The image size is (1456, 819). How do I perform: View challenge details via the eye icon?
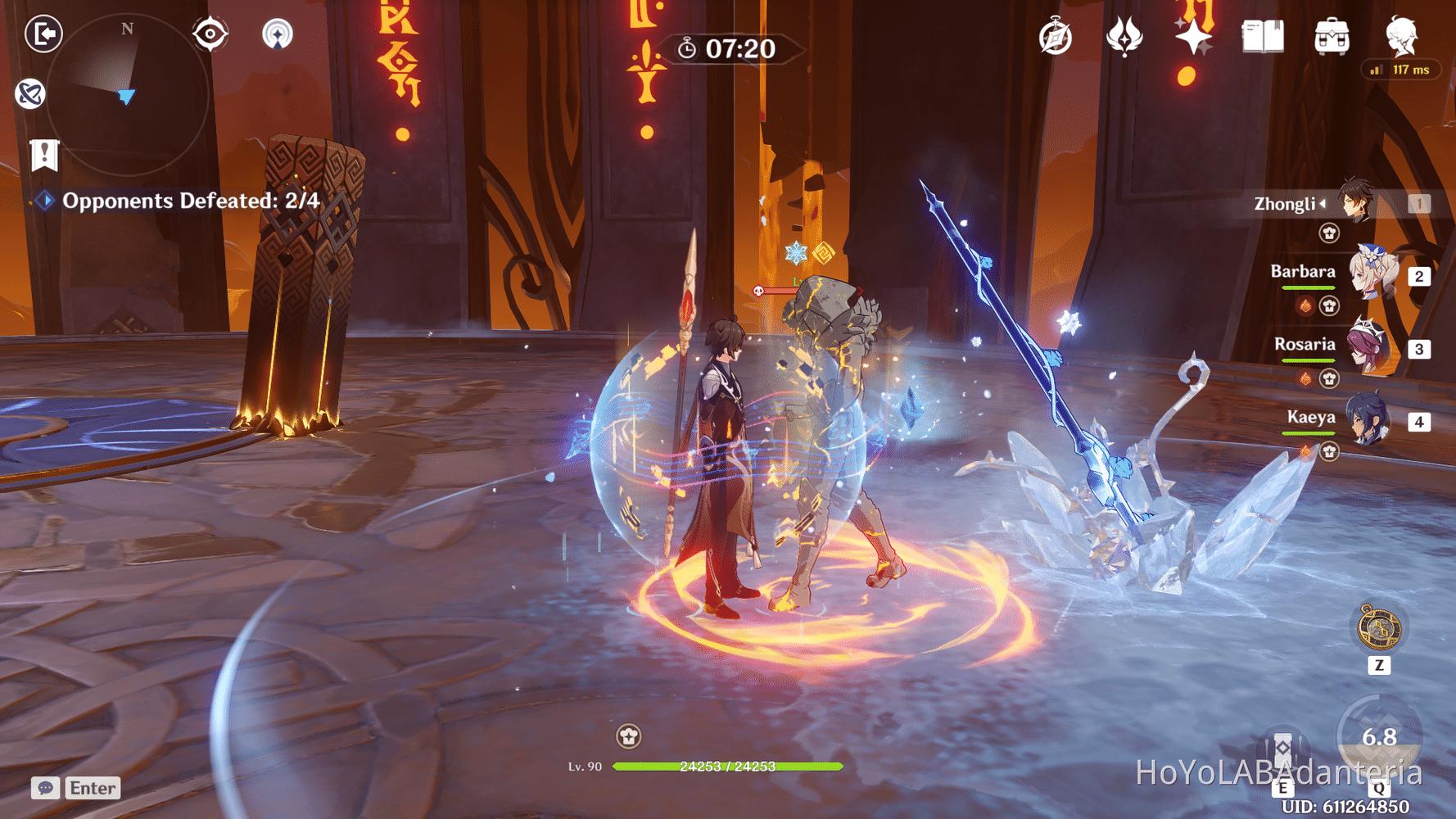coord(210,34)
